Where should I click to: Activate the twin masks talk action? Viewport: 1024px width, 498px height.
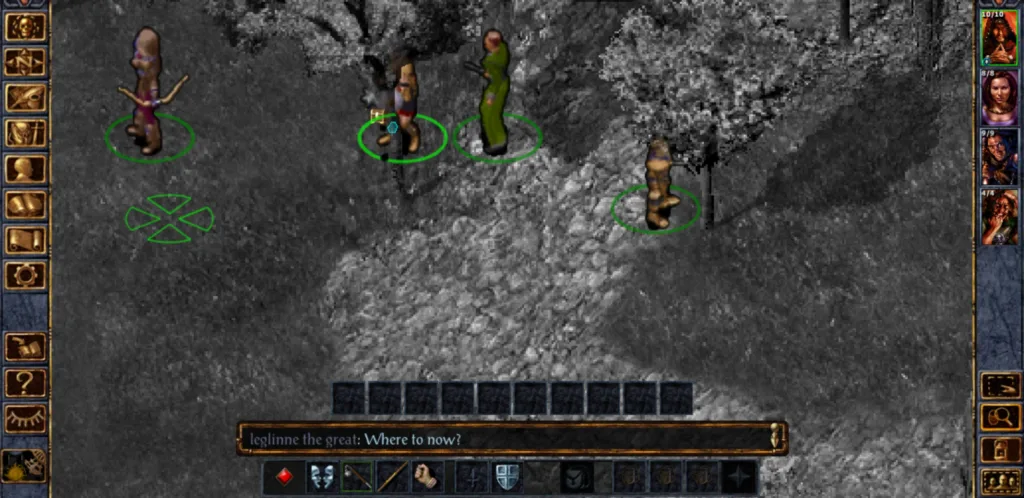321,476
